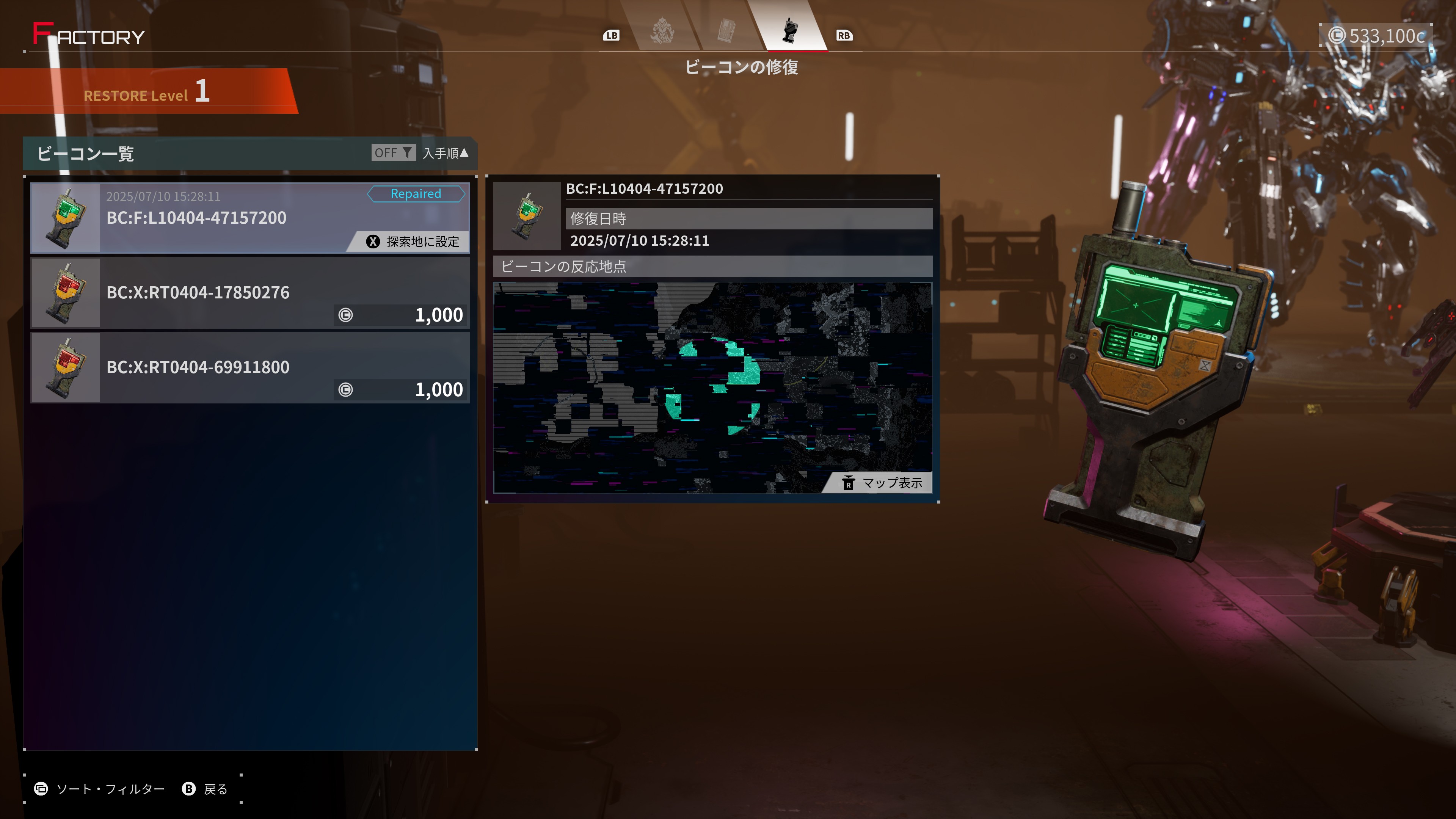Set the repaired beacon as exploration site
1456x819 pixels.
413,242
